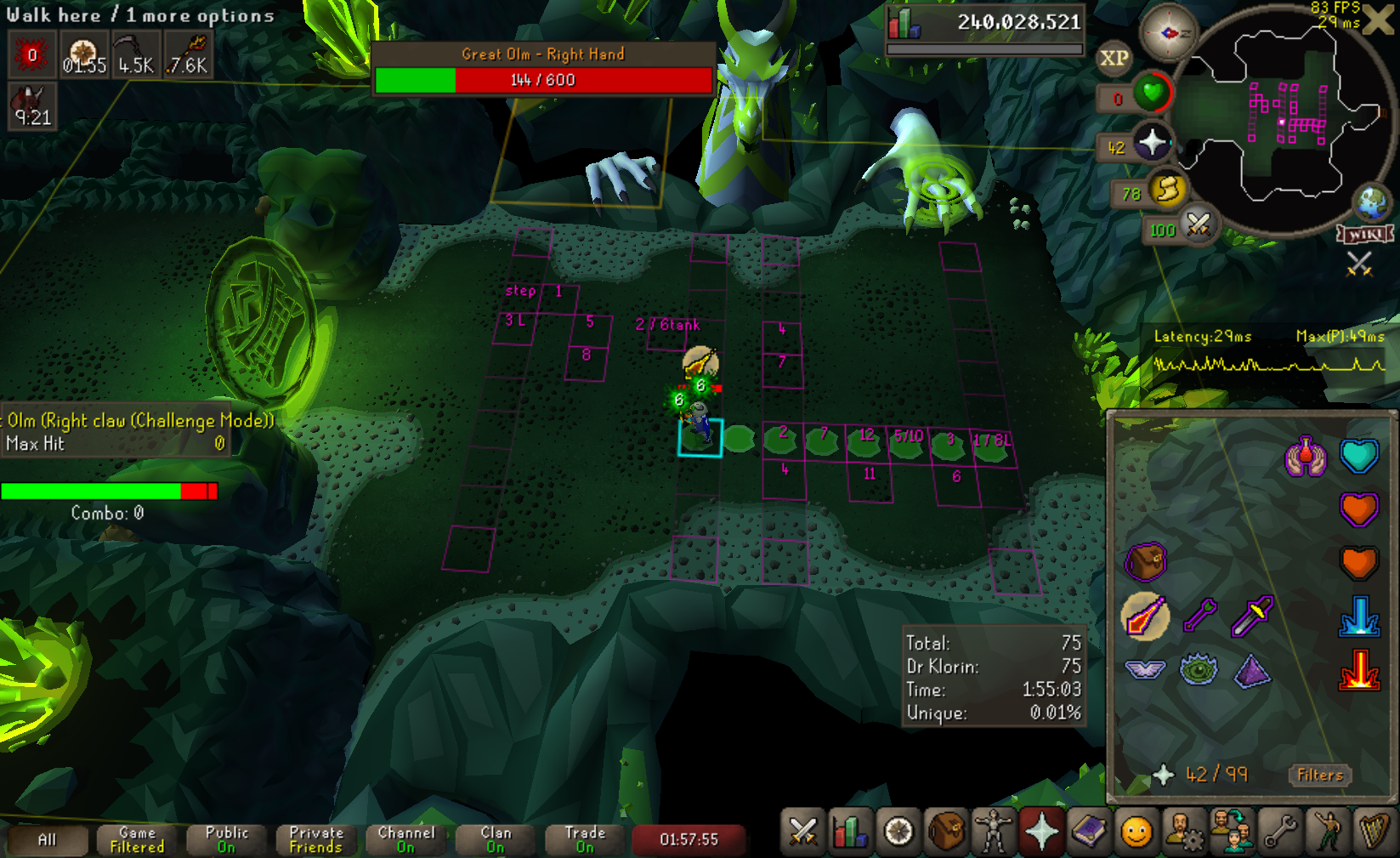
Task: Open the wrench Settings tab
Action: coord(1279,832)
